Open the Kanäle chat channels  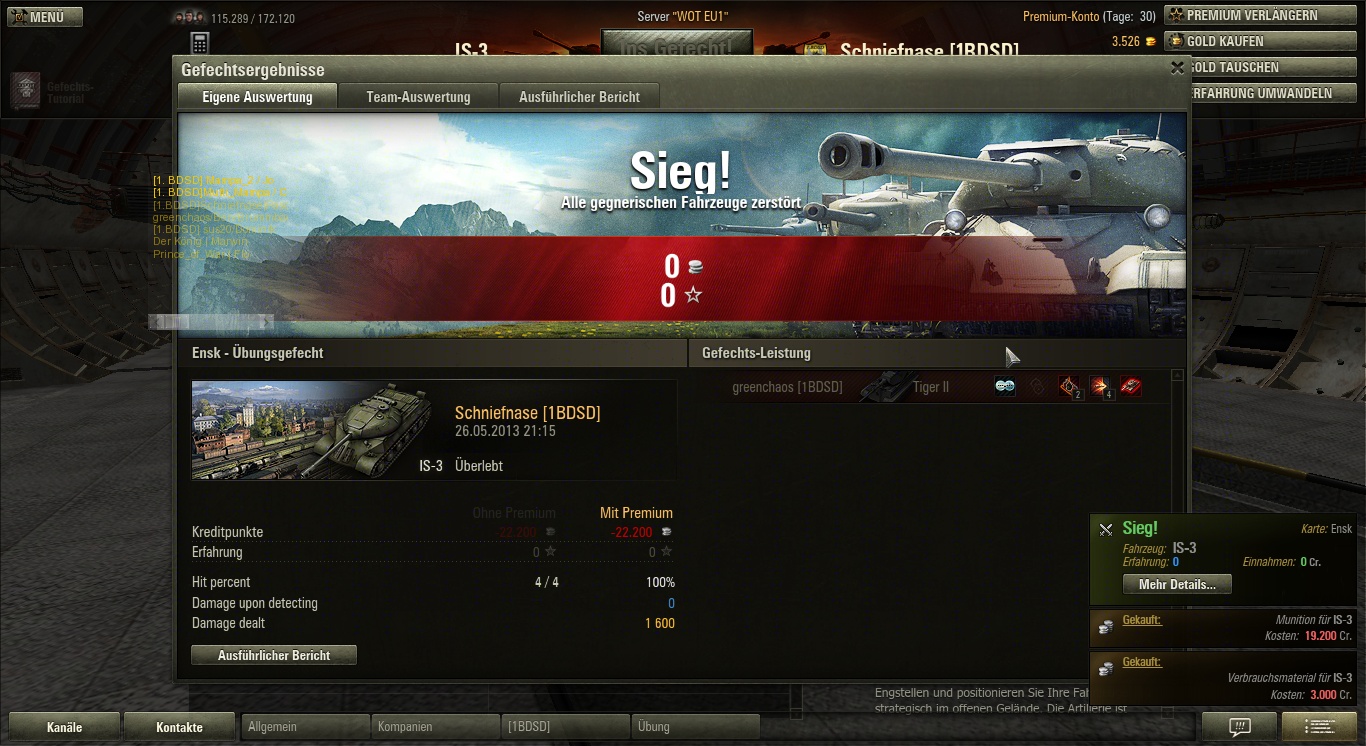point(65,727)
